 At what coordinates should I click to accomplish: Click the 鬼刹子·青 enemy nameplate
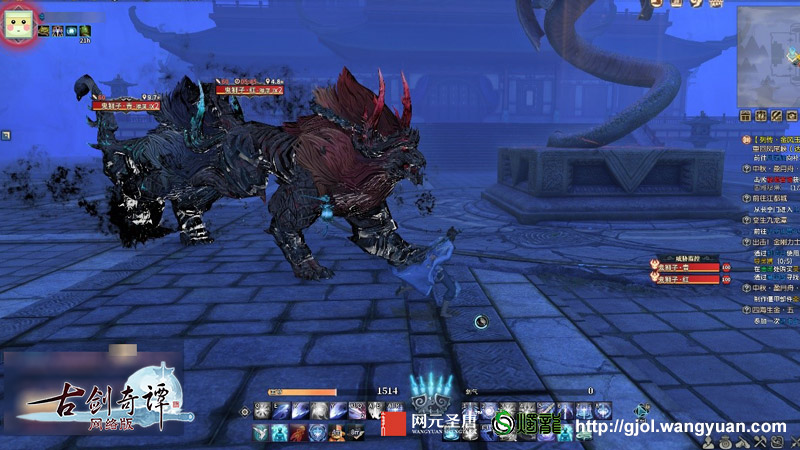pyautogui.click(x=126, y=104)
